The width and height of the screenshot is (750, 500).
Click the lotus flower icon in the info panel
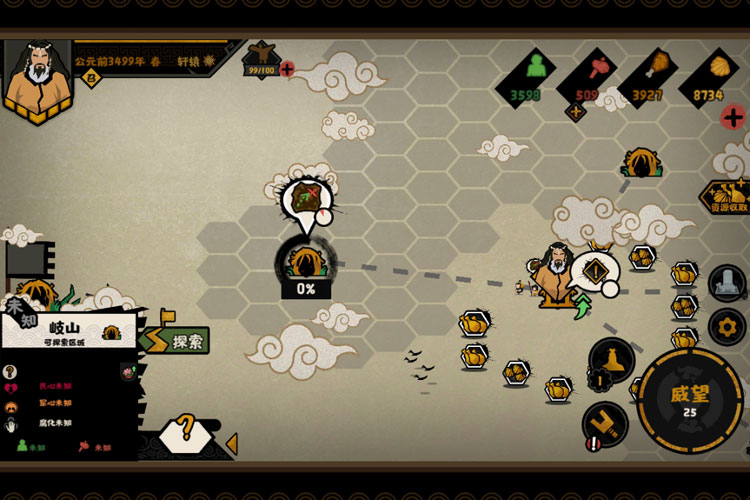pos(129,372)
